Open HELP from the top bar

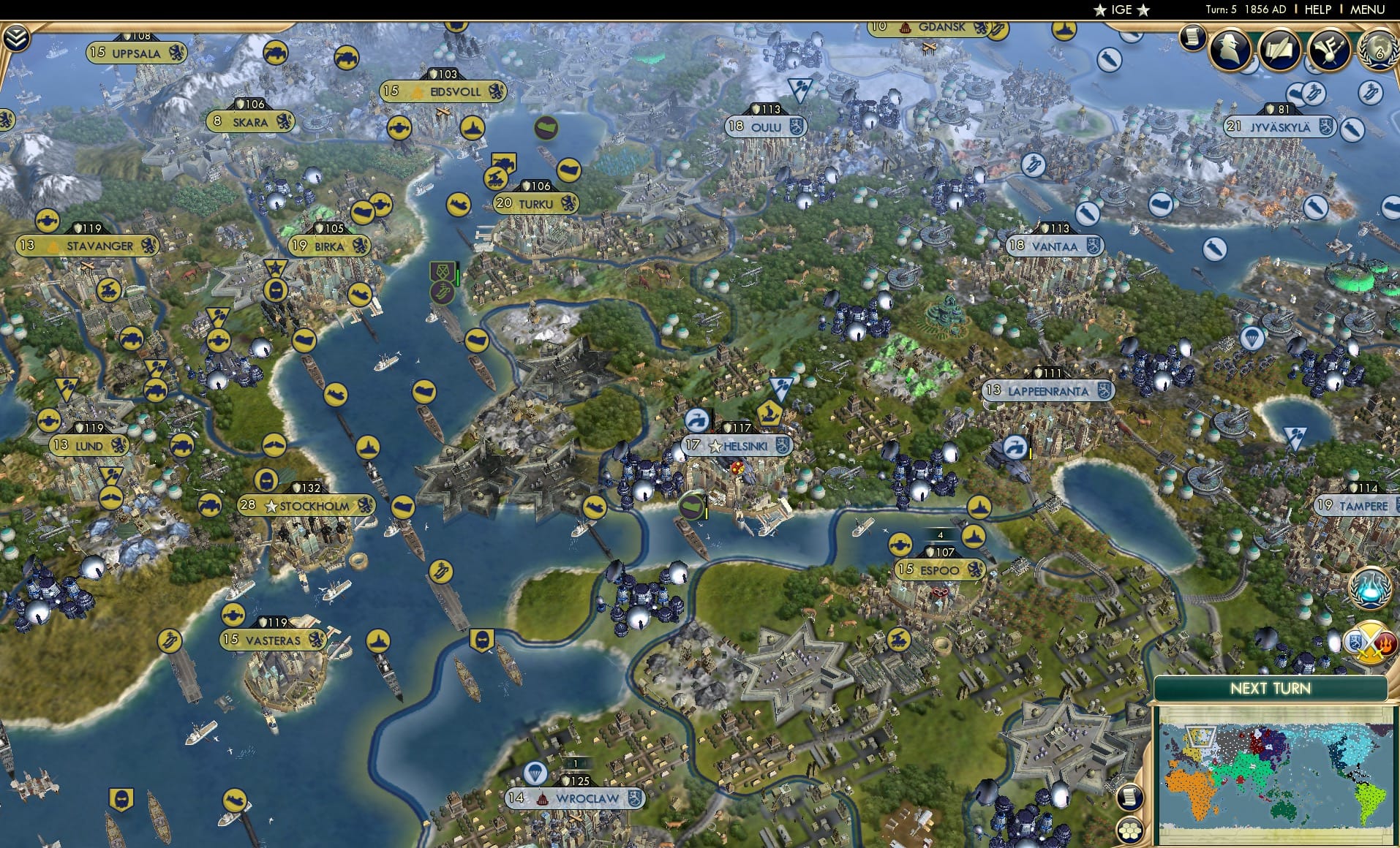tap(1317, 10)
